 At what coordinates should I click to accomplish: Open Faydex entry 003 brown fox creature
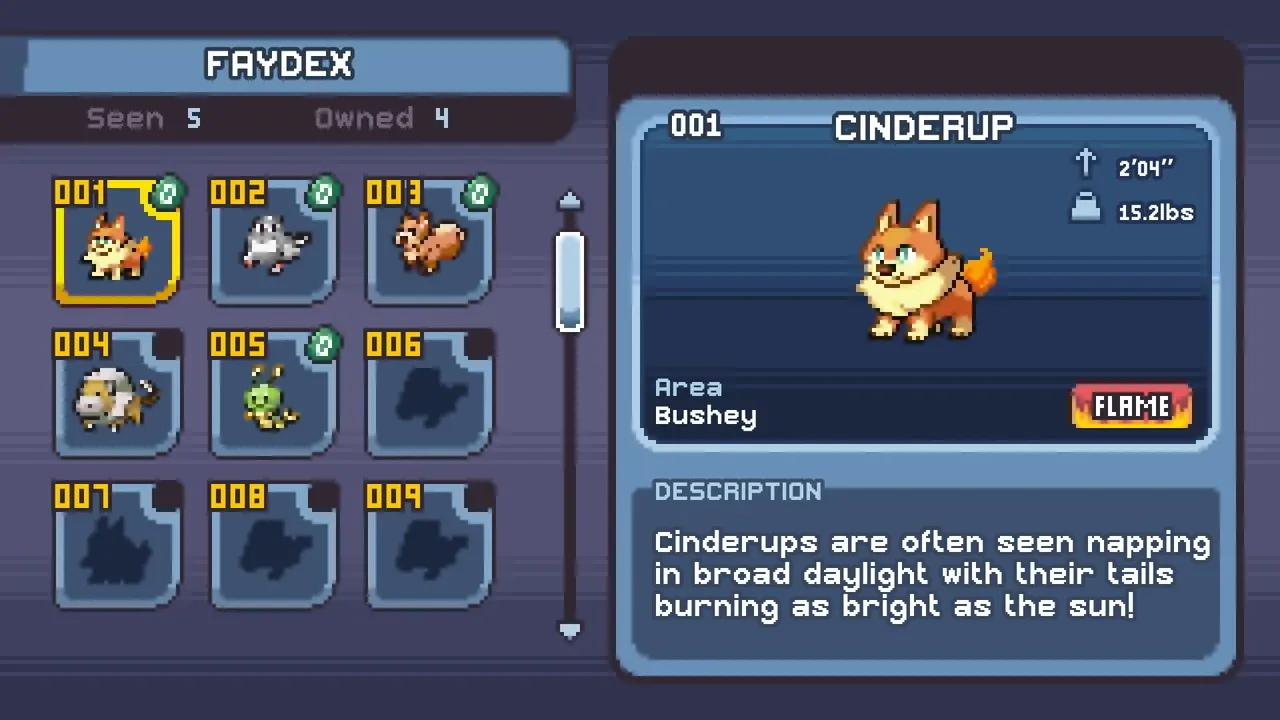tap(429, 243)
